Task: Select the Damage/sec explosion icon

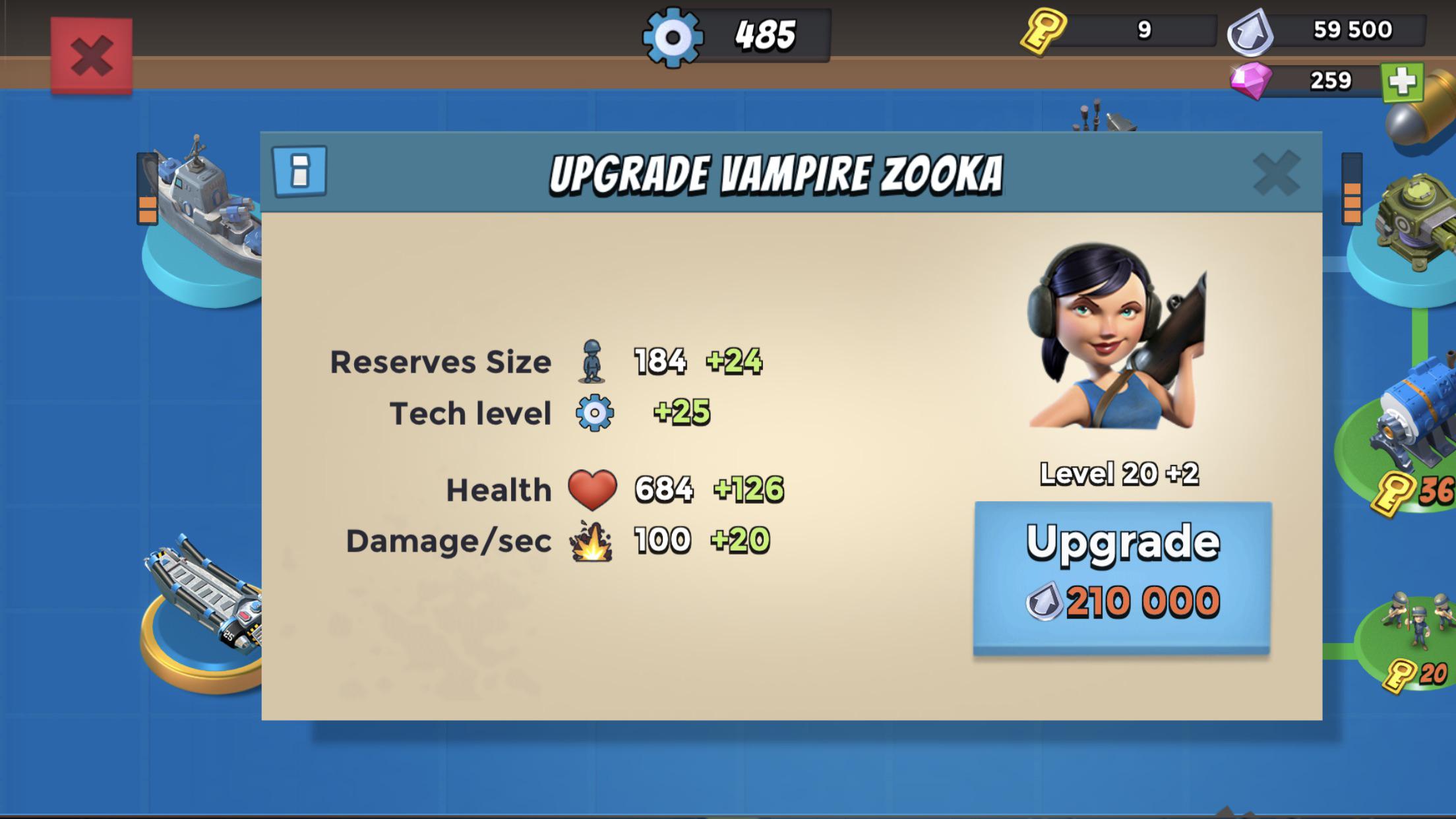Action: point(592,542)
